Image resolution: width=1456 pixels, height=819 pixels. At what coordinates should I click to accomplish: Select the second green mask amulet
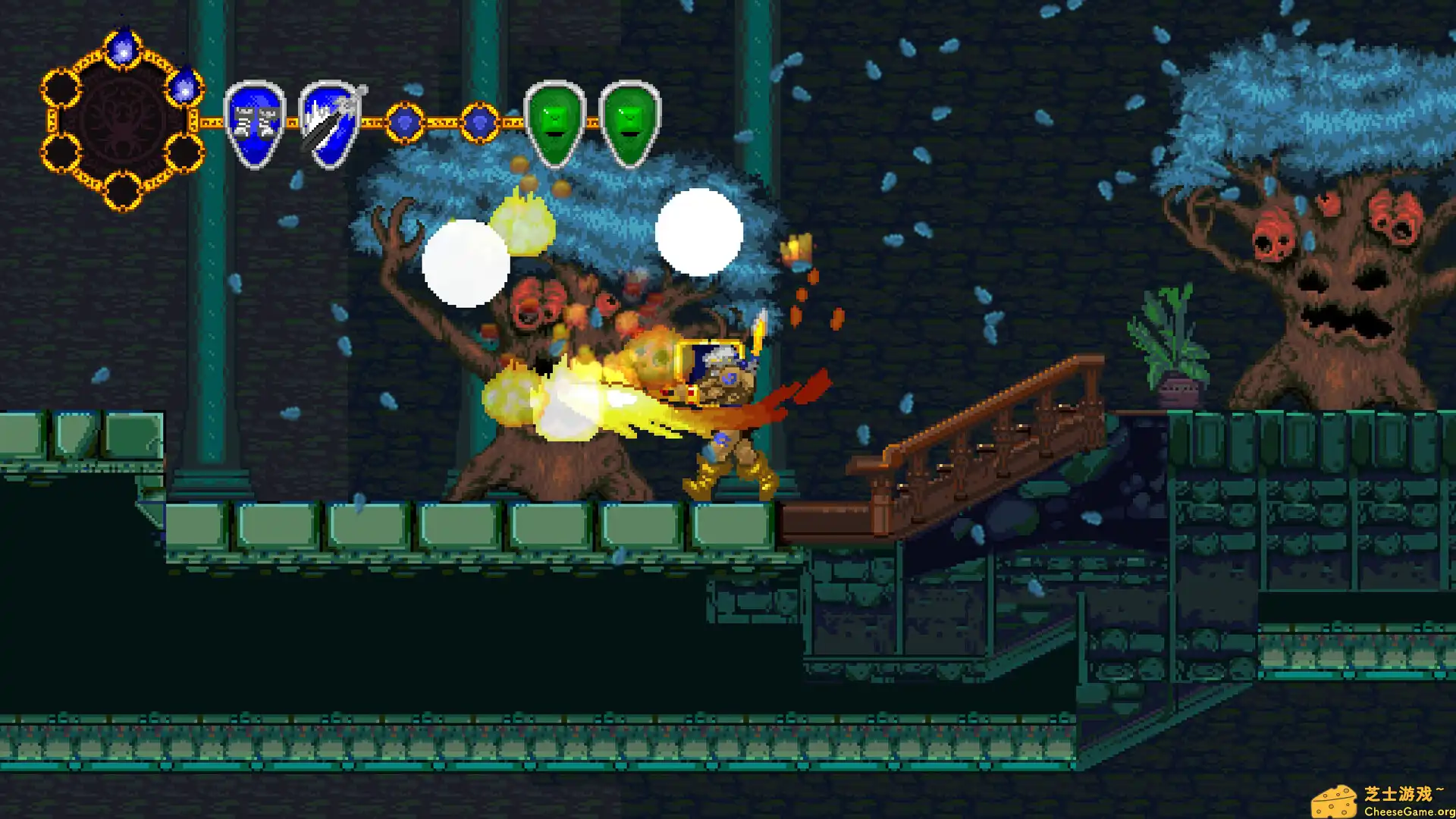coord(626,121)
